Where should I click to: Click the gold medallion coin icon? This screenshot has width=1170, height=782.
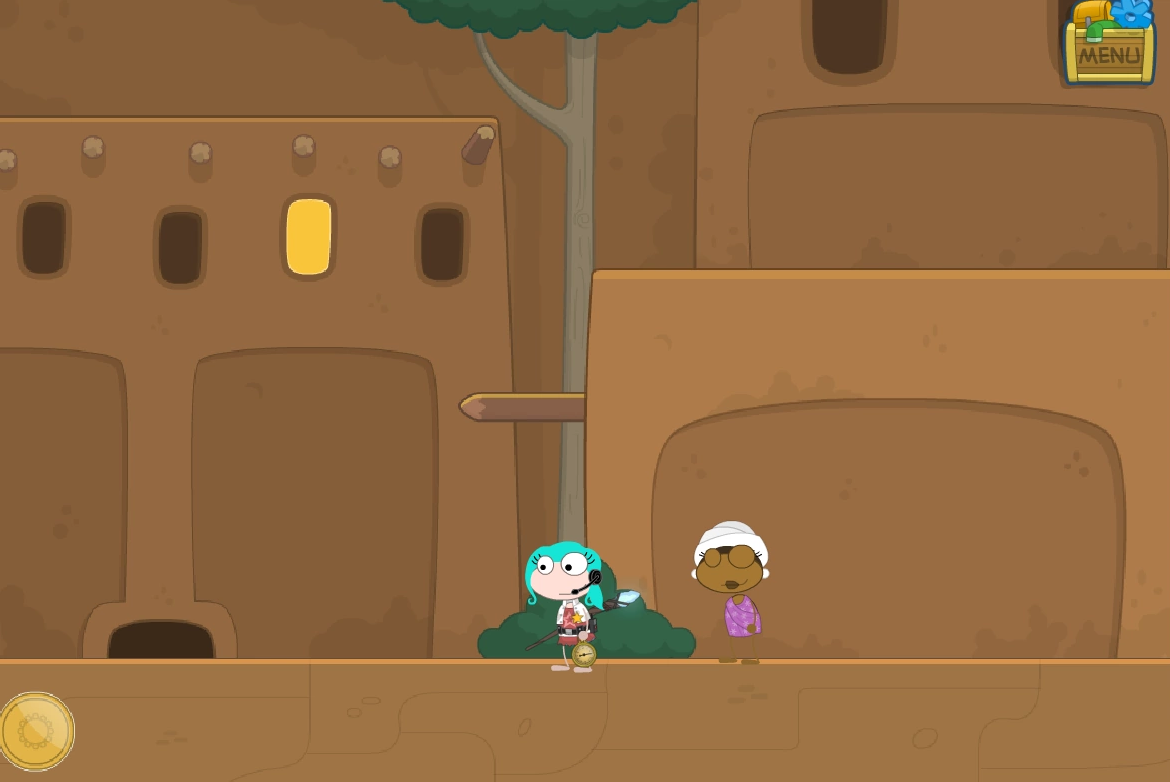click(36, 732)
